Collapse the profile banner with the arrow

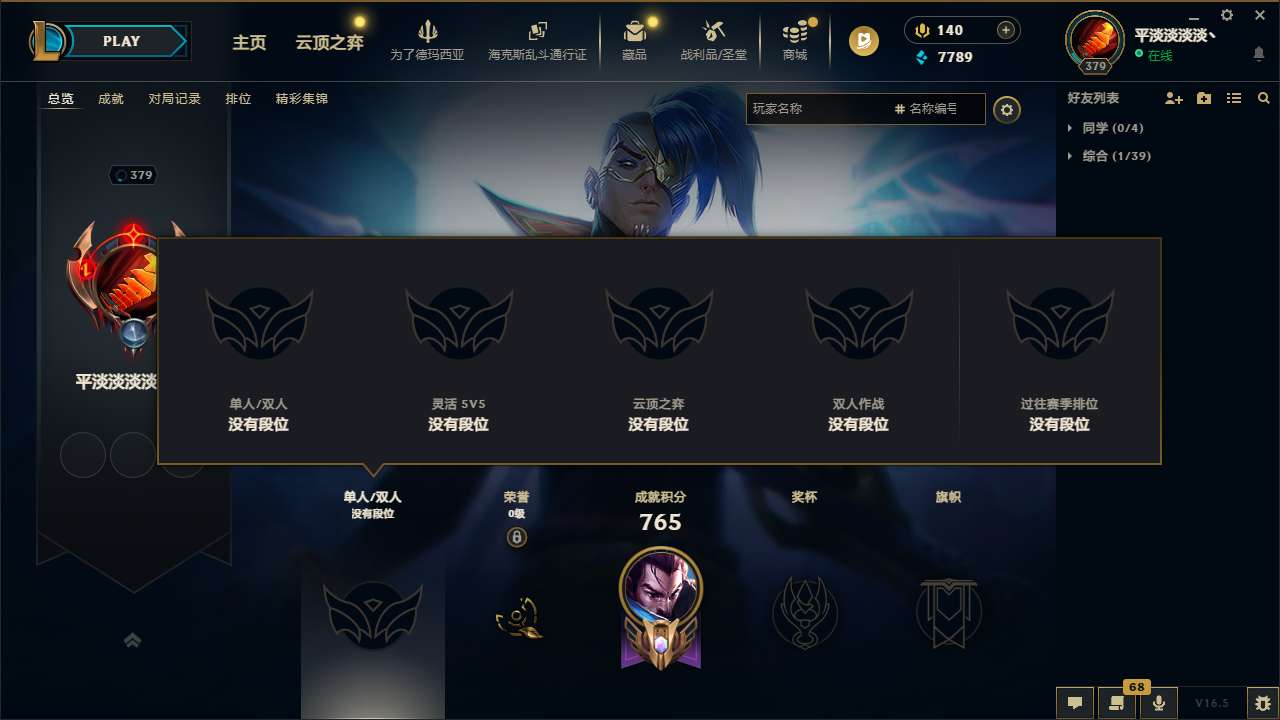pos(133,640)
